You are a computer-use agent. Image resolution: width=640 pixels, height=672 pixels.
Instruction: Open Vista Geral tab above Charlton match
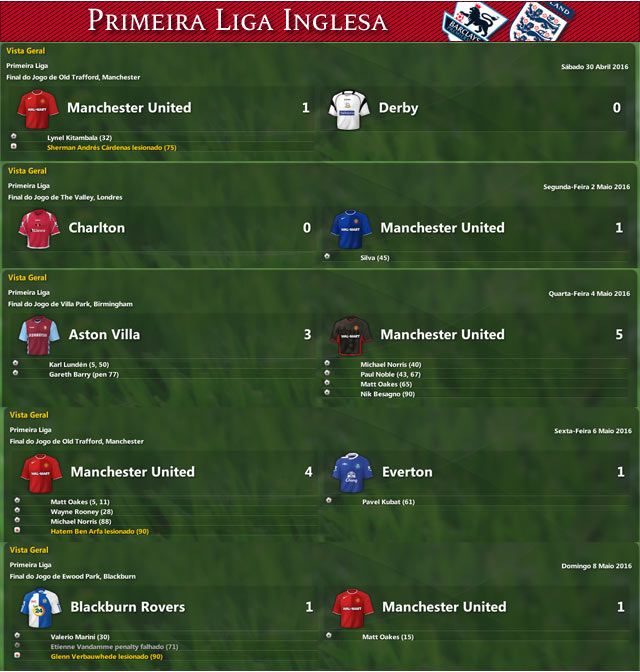click(27, 171)
